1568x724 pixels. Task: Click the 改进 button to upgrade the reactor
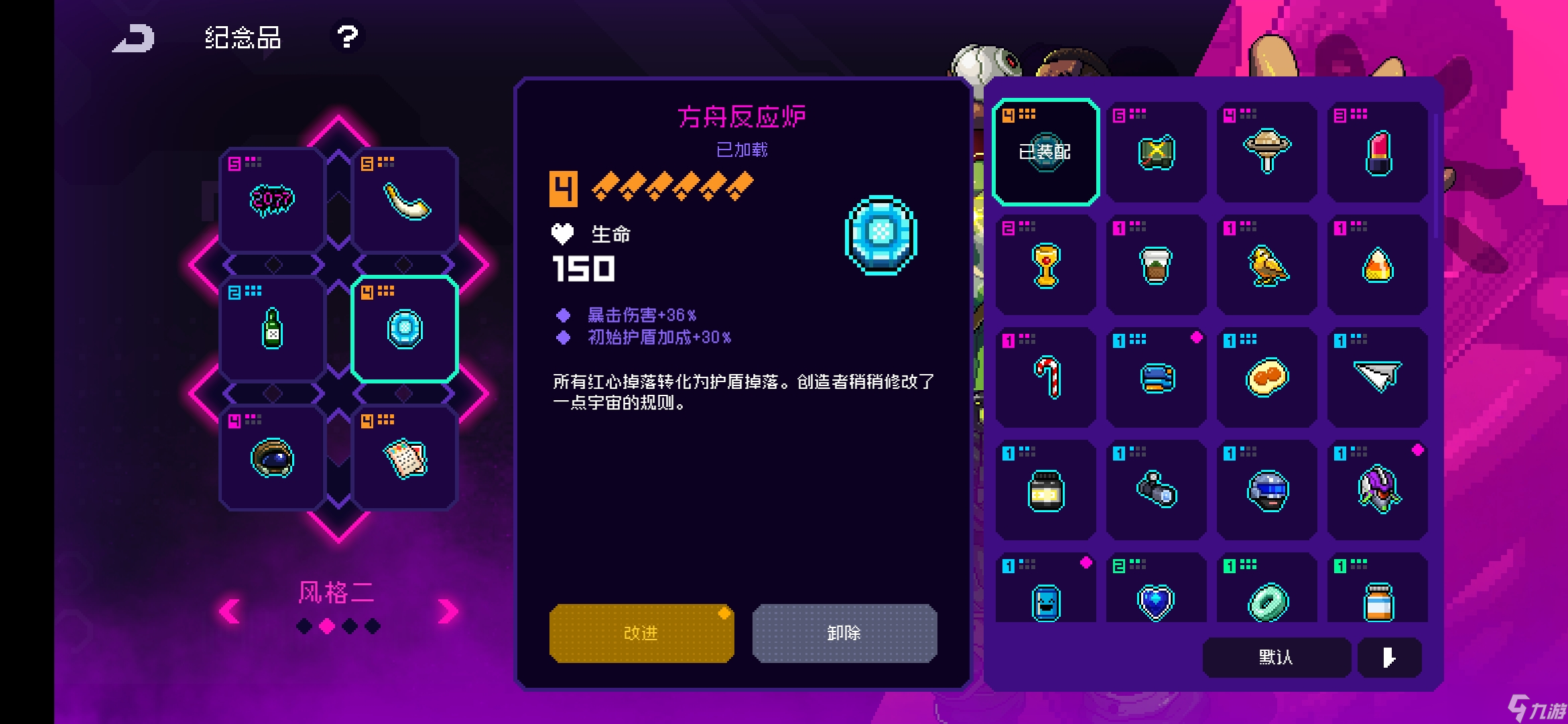(641, 632)
